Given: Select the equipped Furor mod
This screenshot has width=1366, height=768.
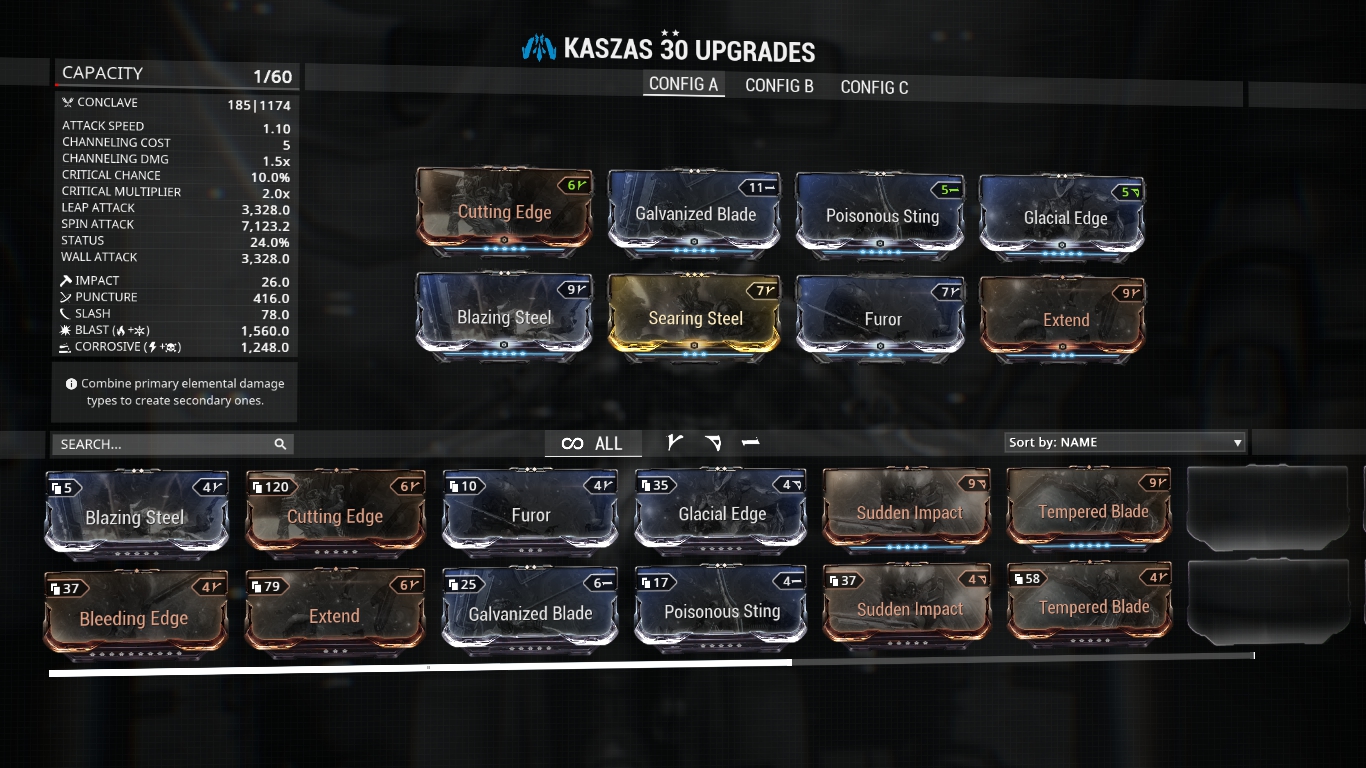Looking at the screenshot, I should point(879,318).
